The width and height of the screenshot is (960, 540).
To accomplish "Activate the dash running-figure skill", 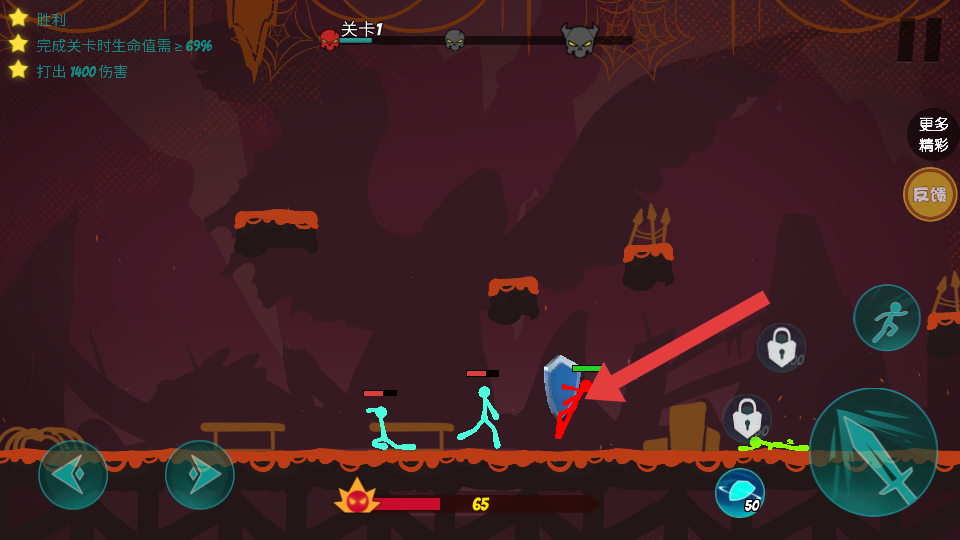I will pos(886,318).
